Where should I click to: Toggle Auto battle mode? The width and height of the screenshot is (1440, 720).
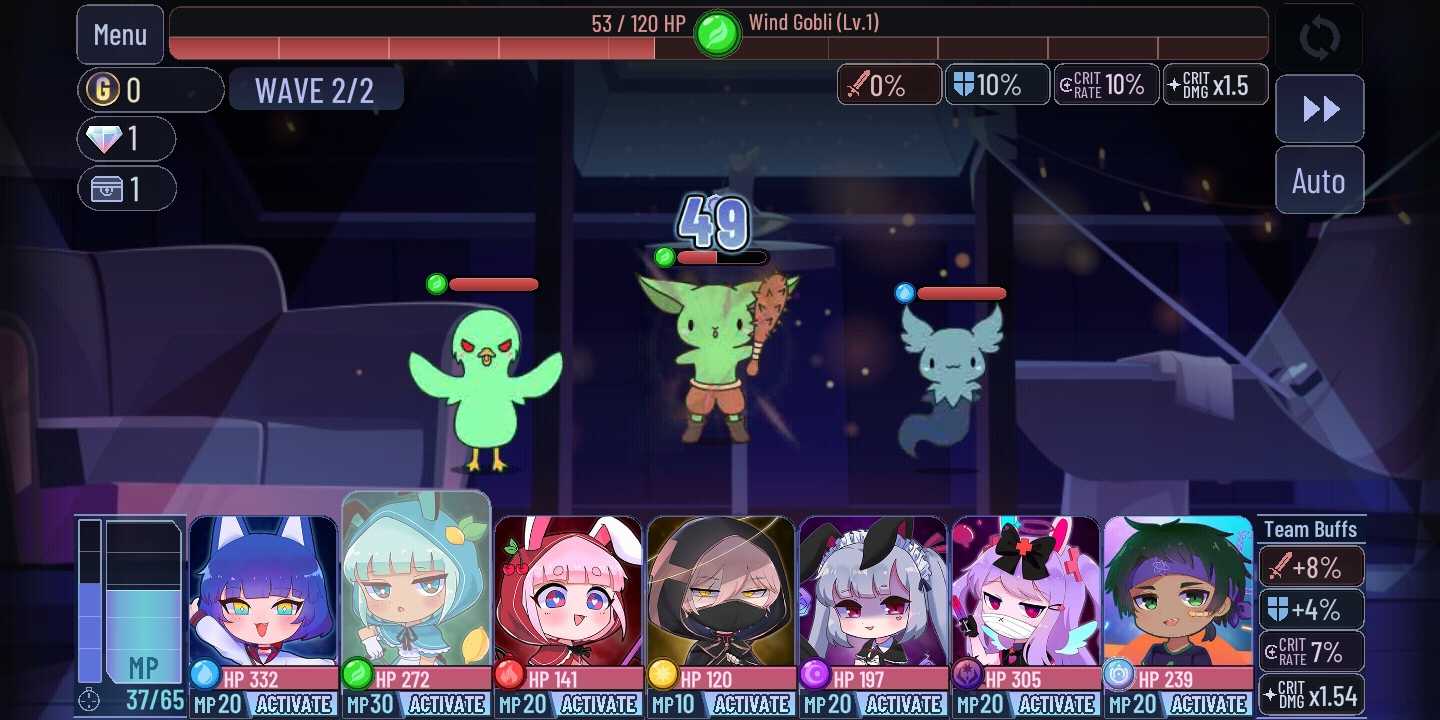pos(1319,180)
